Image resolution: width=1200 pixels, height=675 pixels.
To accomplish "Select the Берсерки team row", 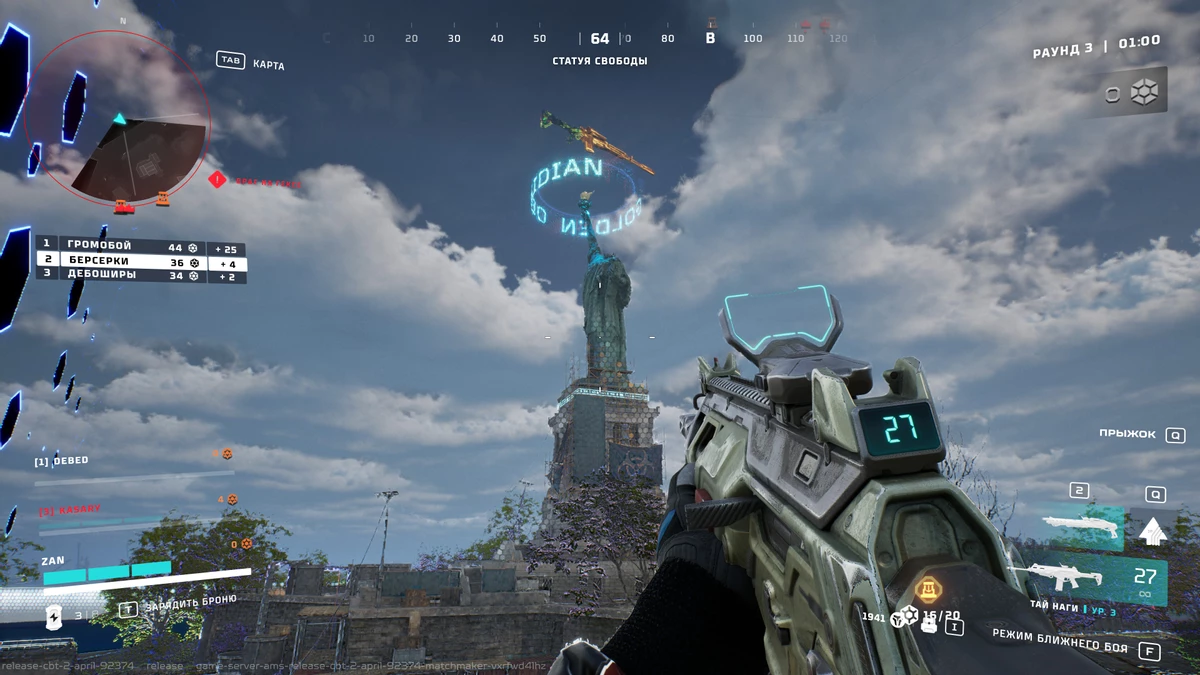I will (x=140, y=261).
